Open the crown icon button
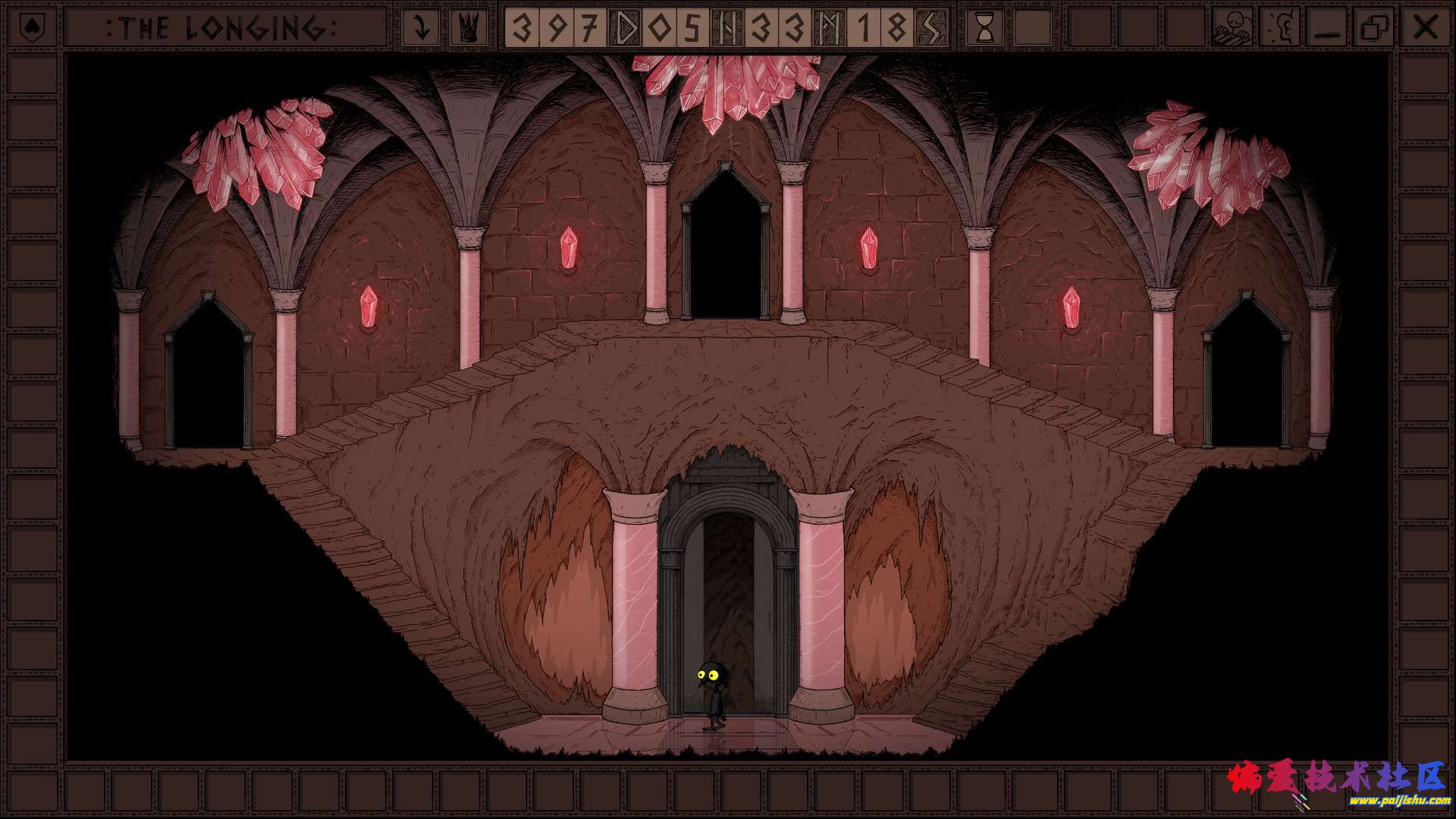The width and height of the screenshot is (1456, 819). (x=469, y=28)
